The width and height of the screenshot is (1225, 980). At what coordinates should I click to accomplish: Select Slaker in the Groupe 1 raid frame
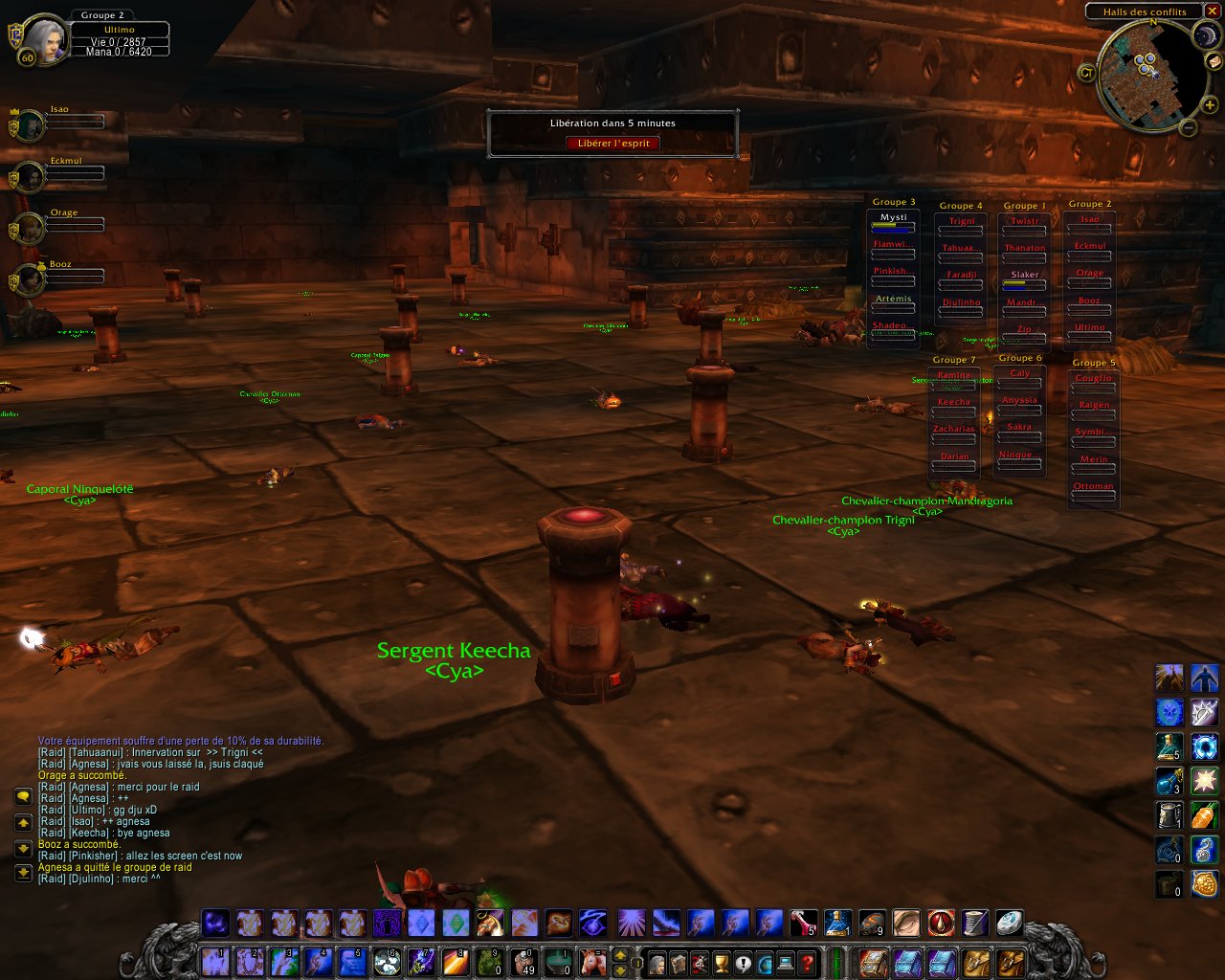coord(1024,278)
